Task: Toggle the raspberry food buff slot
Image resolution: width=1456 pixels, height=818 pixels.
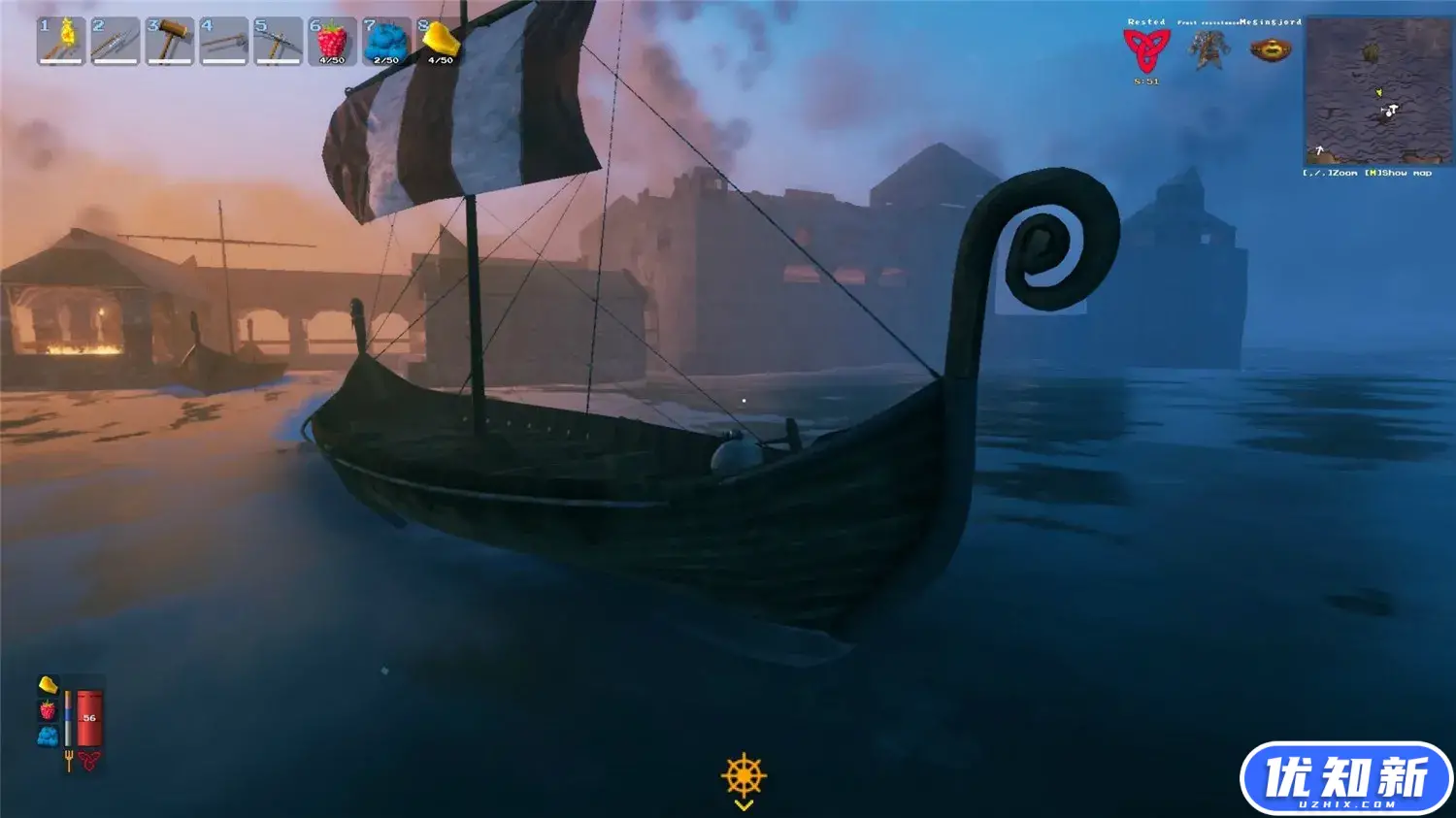Action: click(x=47, y=711)
